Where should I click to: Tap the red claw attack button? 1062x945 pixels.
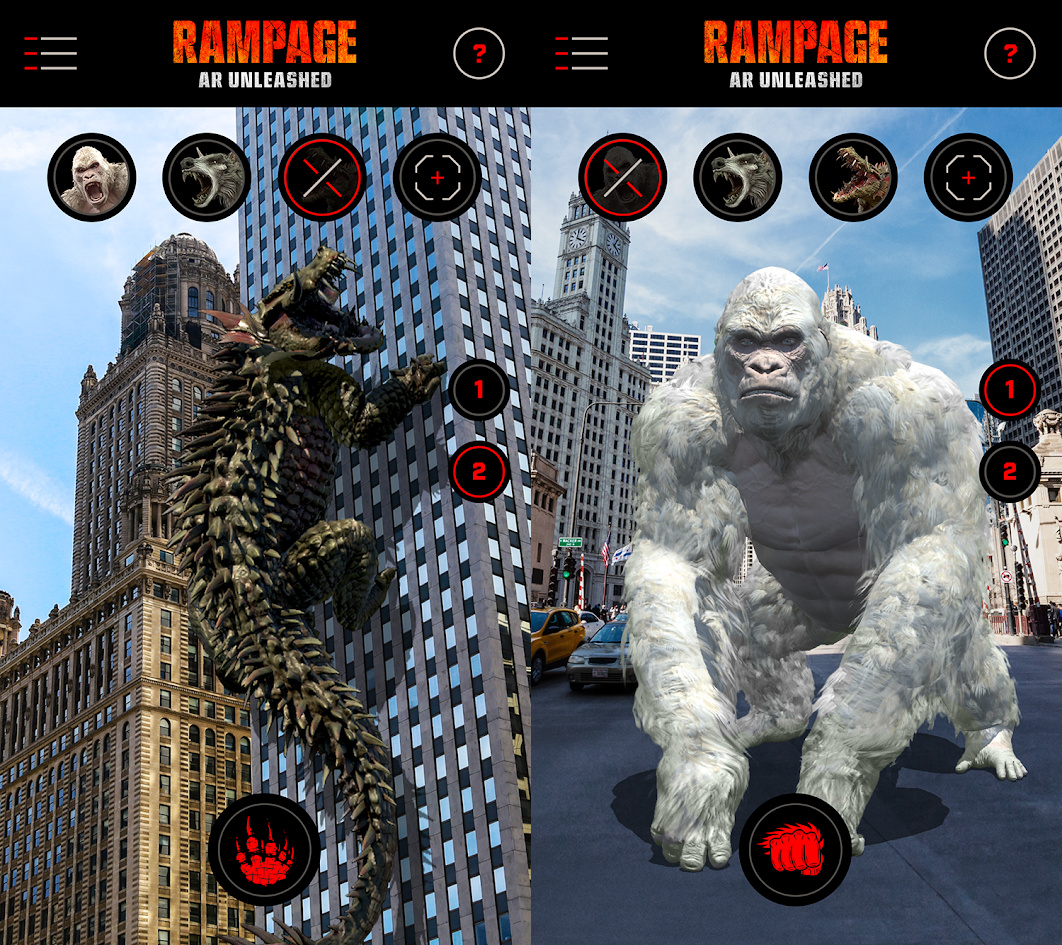tap(264, 850)
